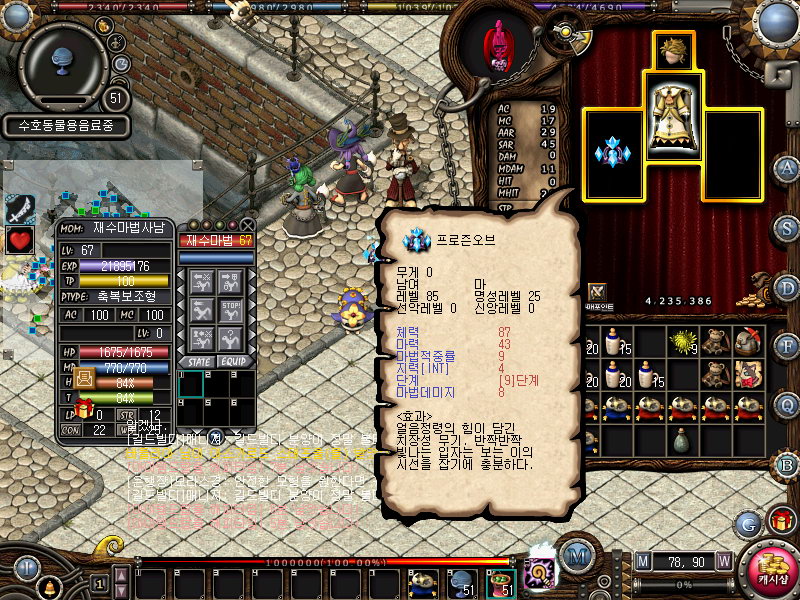
Task: Click the round F shortcut button
Action: click(x=786, y=348)
